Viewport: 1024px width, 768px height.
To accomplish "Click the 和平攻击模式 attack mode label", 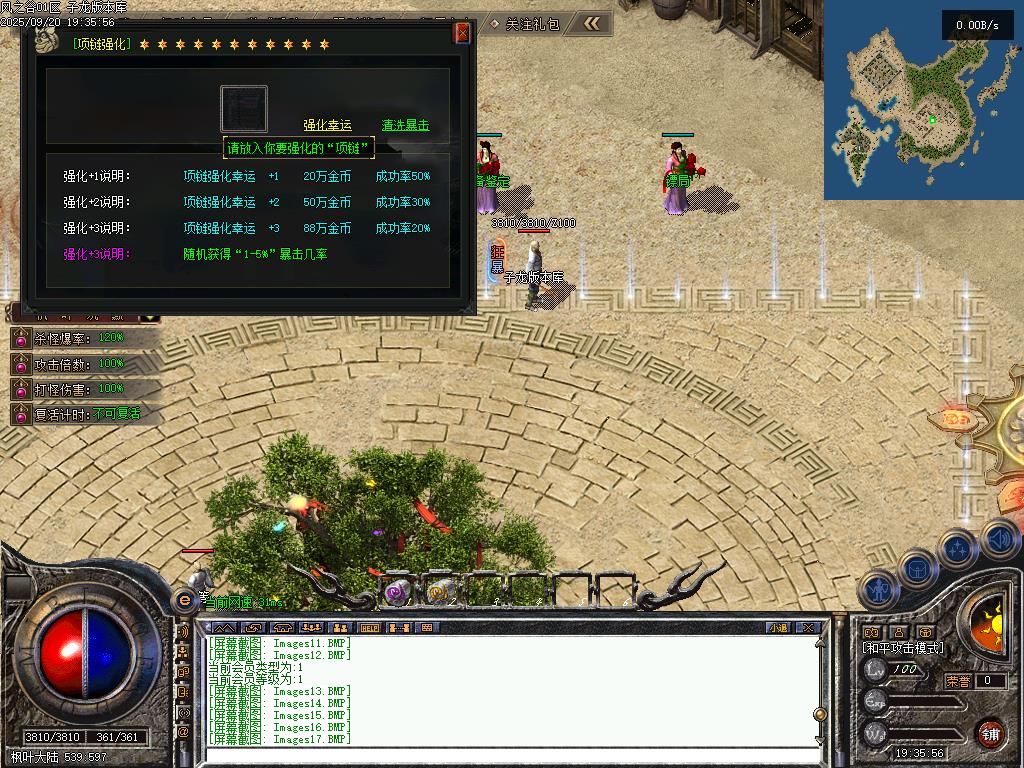I will tap(903, 648).
